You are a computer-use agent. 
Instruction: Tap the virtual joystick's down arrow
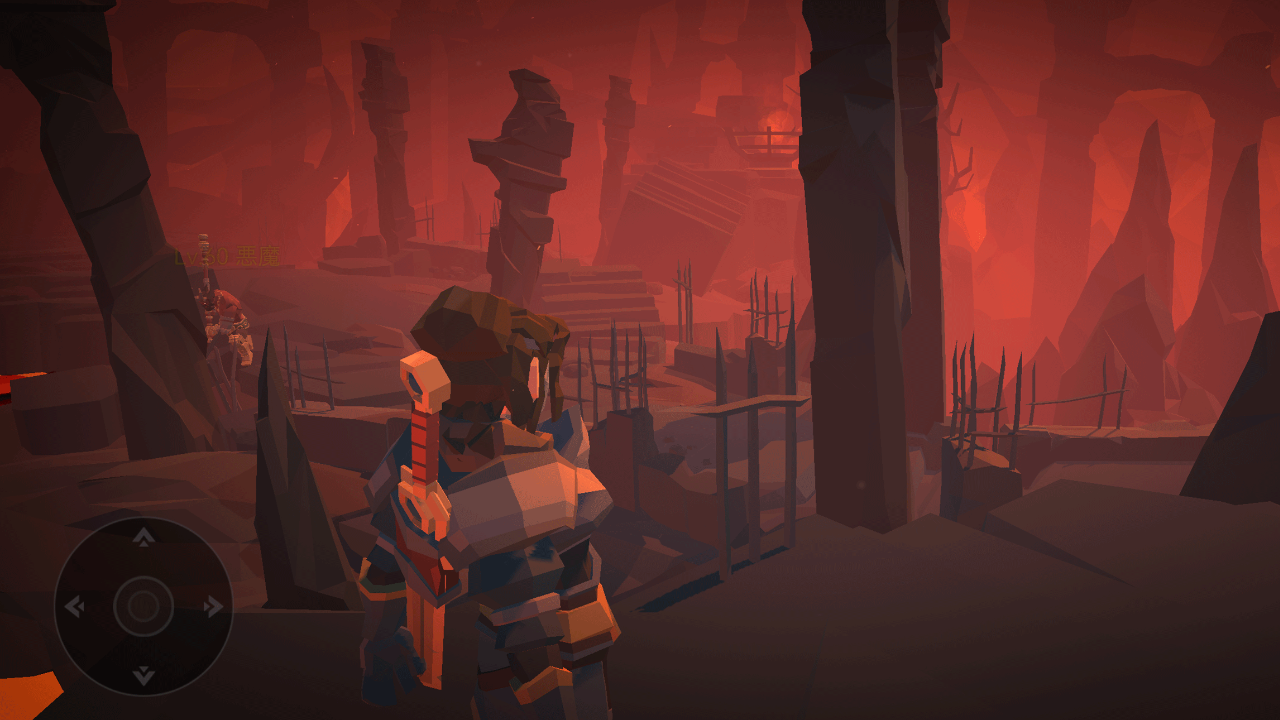click(144, 675)
